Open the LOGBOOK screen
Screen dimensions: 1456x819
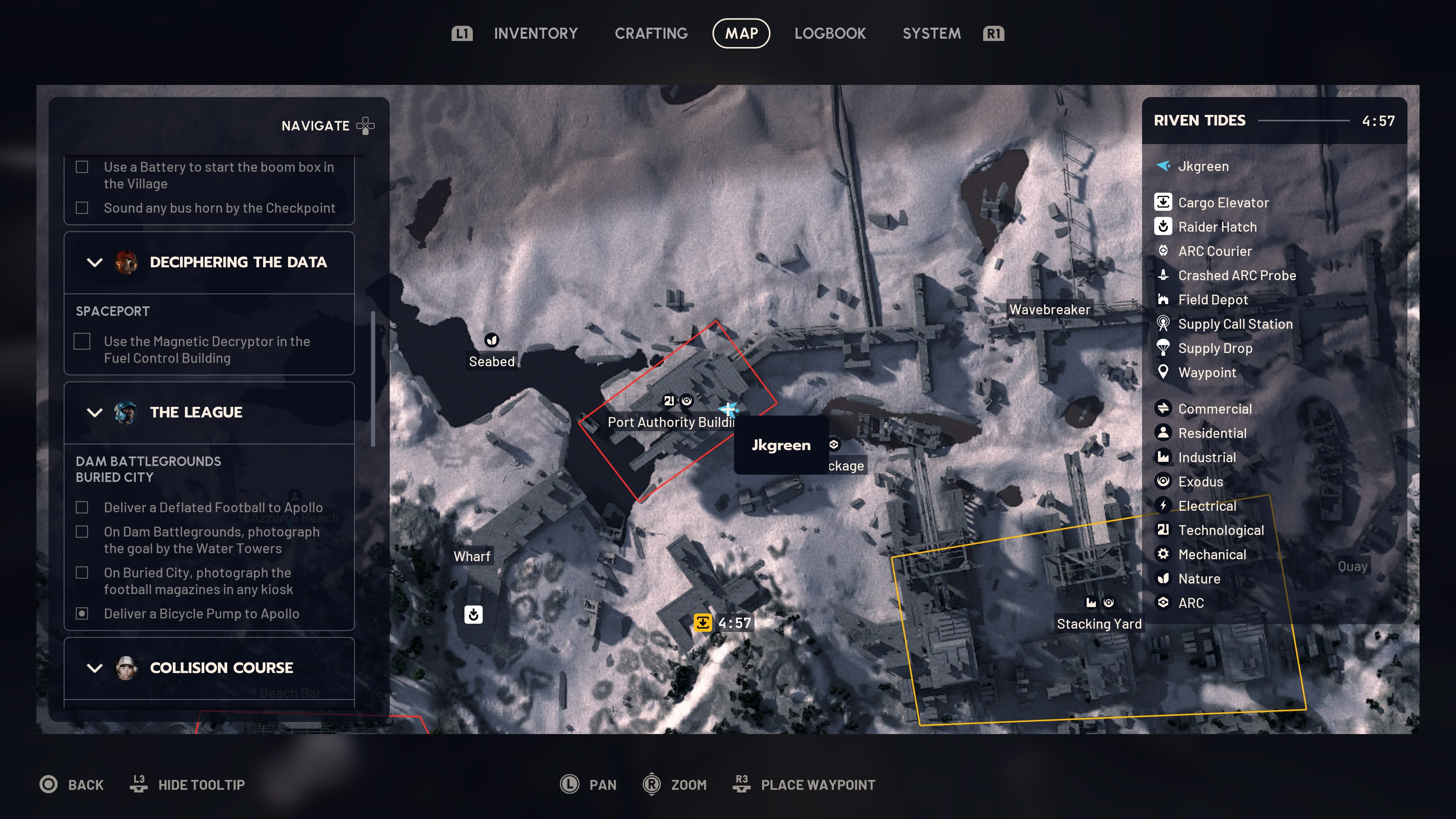tap(830, 33)
